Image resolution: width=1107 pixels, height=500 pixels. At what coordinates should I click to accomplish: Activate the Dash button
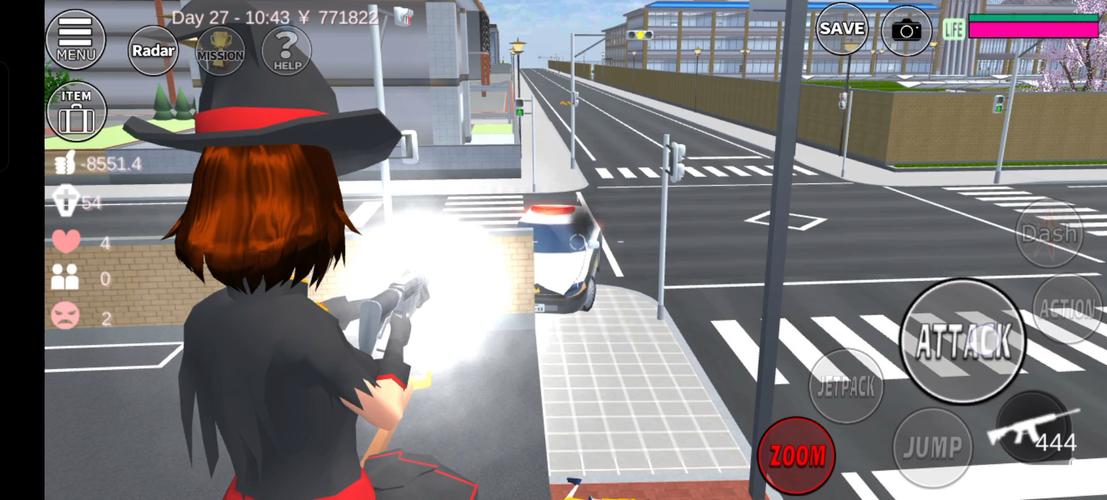(x=1049, y=234)
